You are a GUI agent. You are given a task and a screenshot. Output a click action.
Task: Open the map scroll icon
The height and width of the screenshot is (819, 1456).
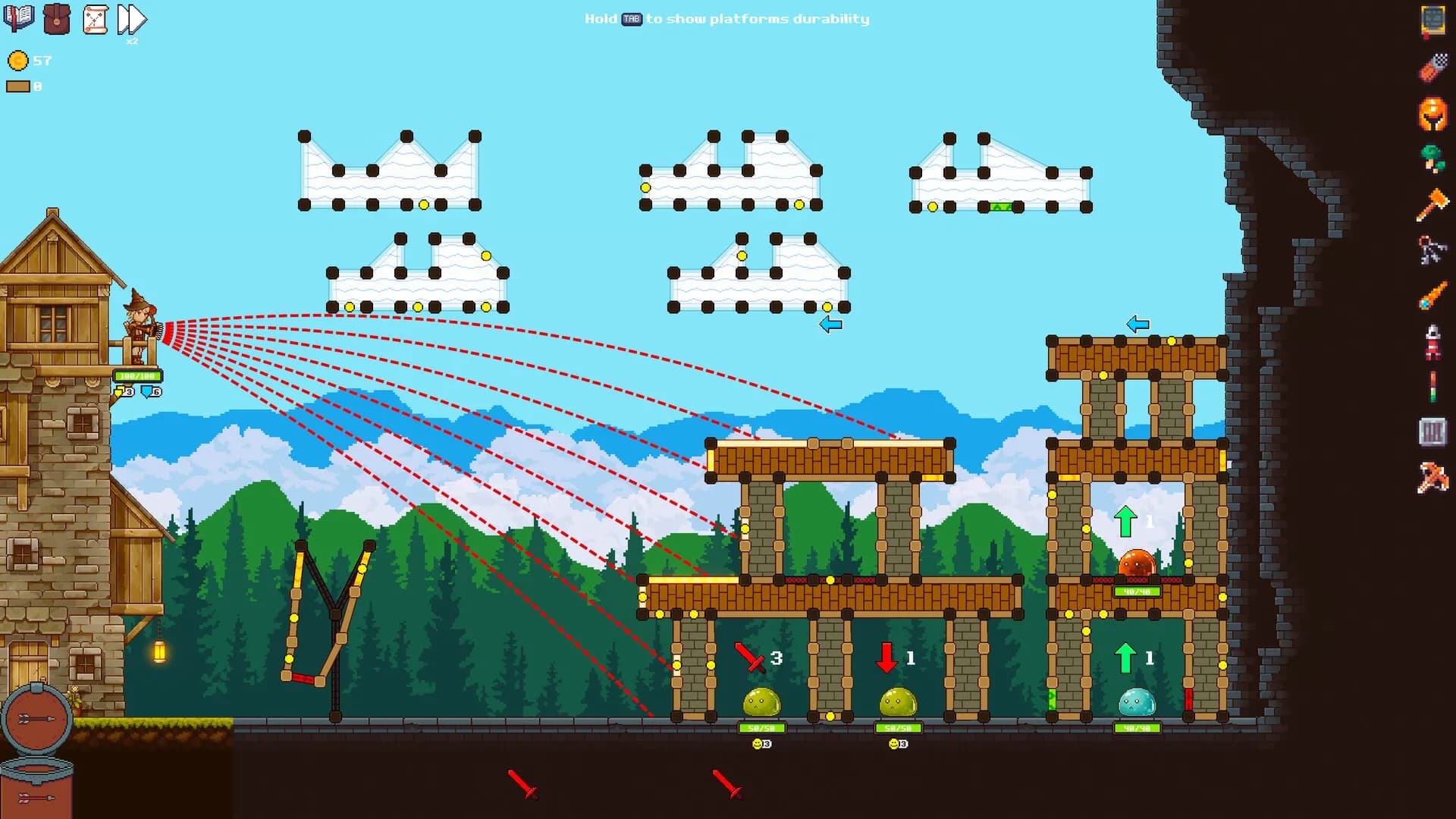point(95,19)
